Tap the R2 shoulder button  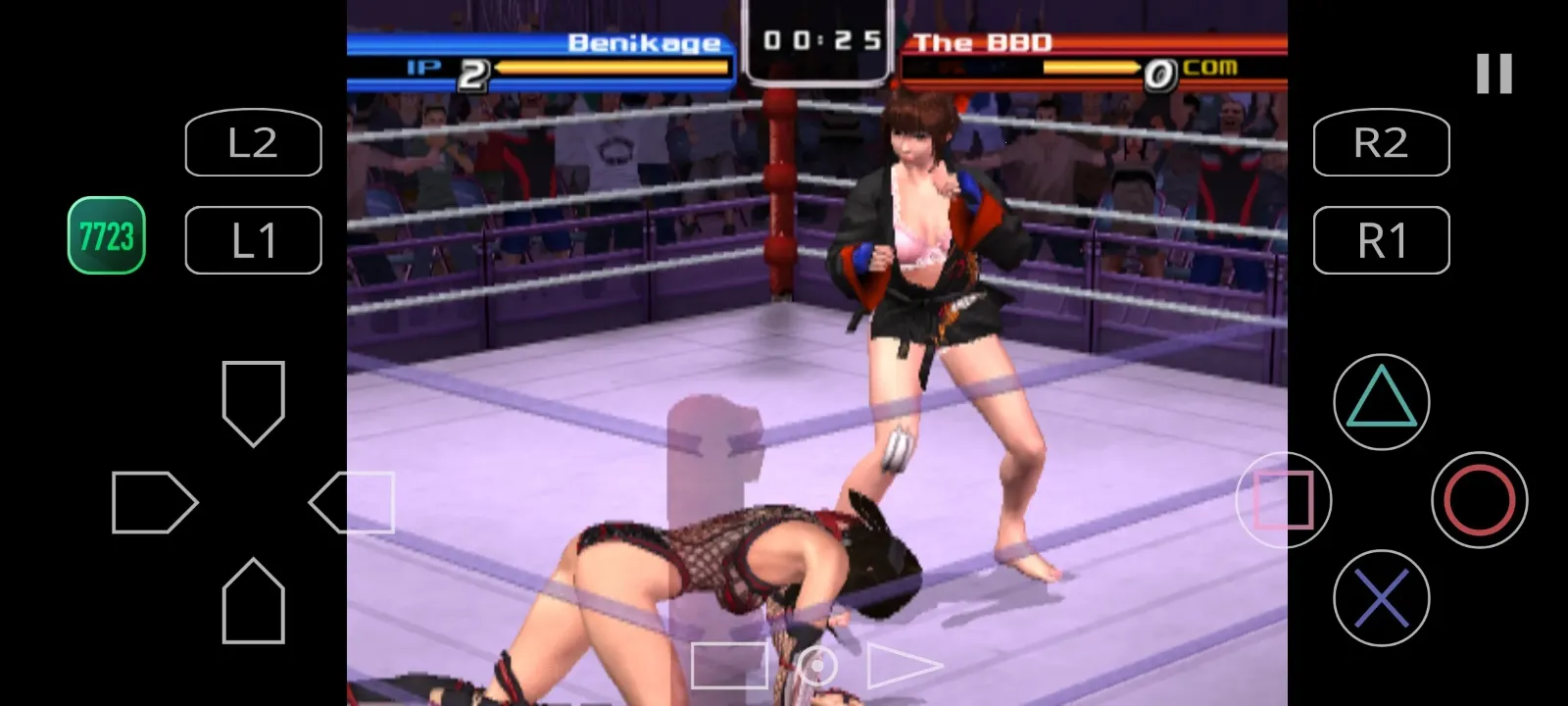point(1381,143)
